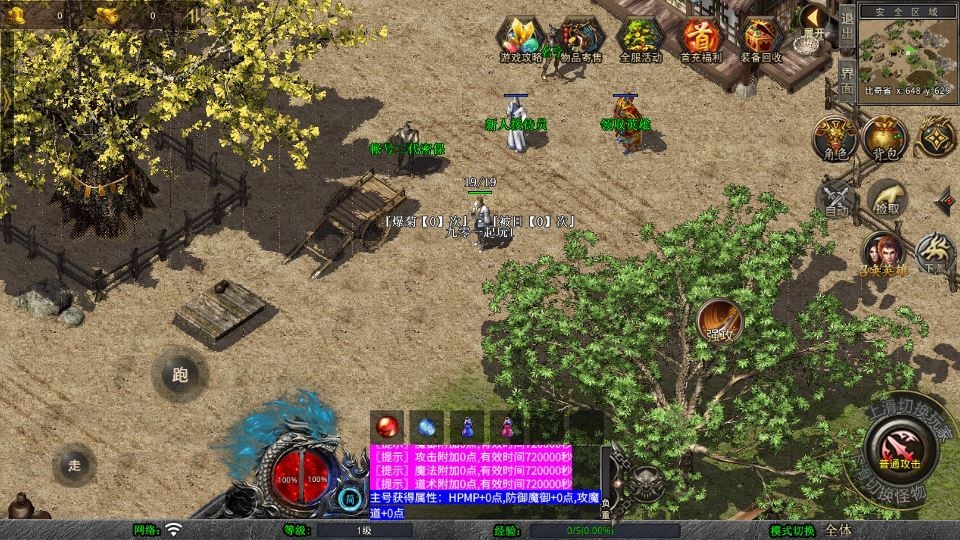
Task: Open the 物品寄售 item consignment menu
Action: point(580,39)
